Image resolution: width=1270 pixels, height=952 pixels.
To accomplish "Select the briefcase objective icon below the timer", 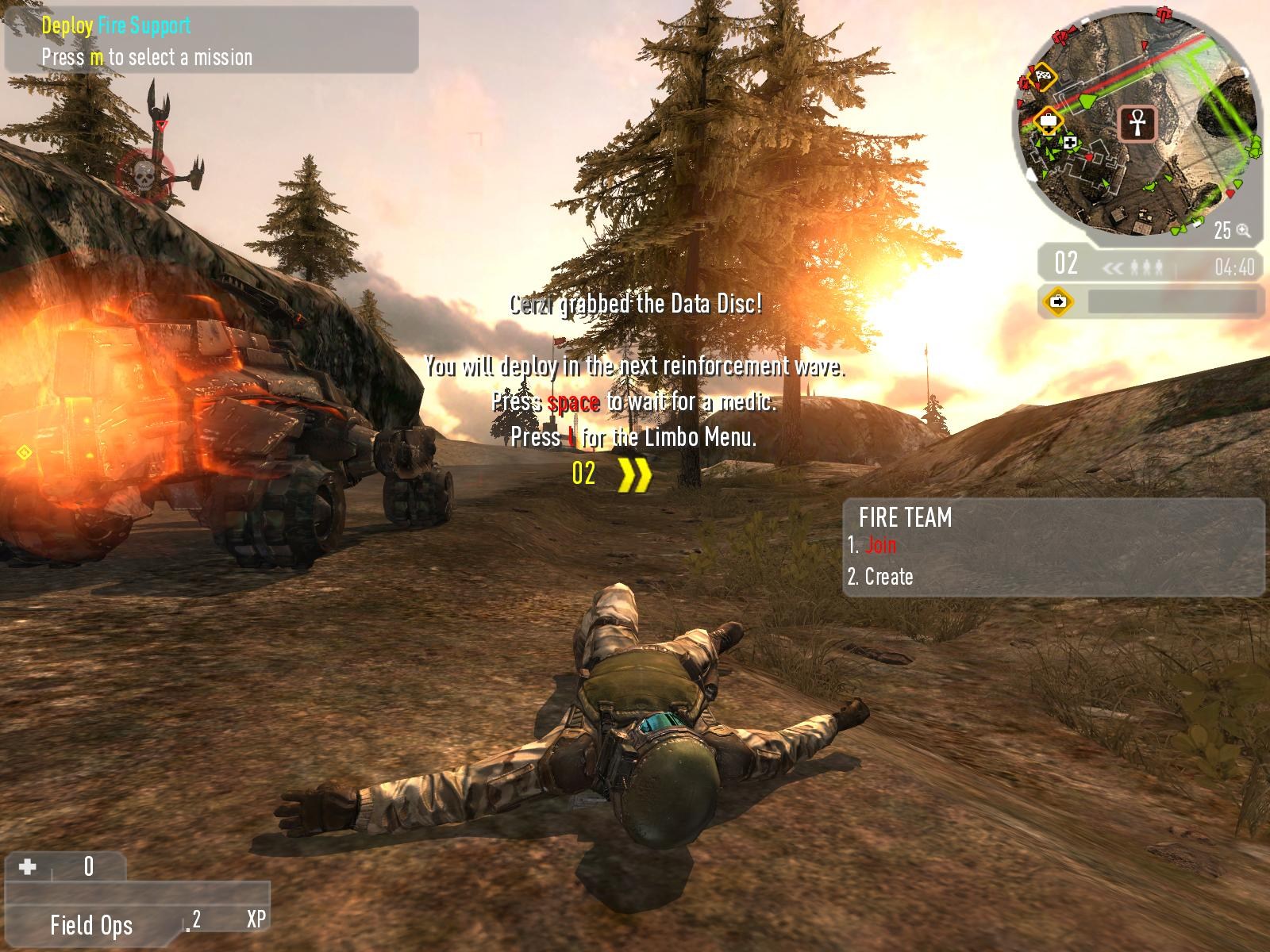I will click(x=1059, y=301).
